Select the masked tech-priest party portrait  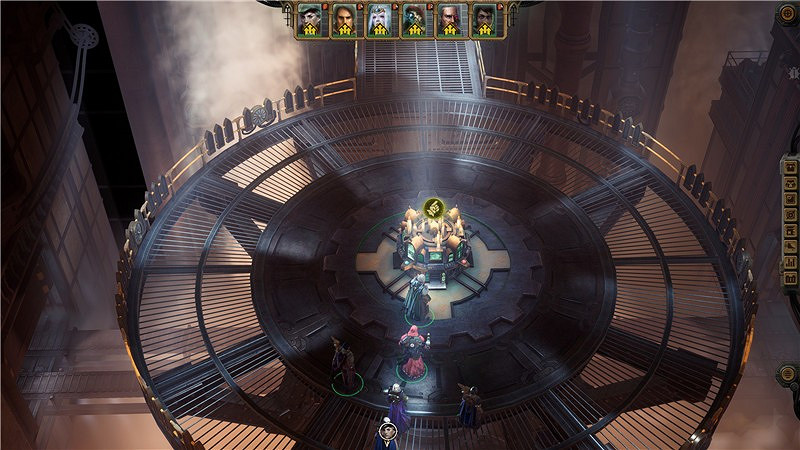click(414, 19)
